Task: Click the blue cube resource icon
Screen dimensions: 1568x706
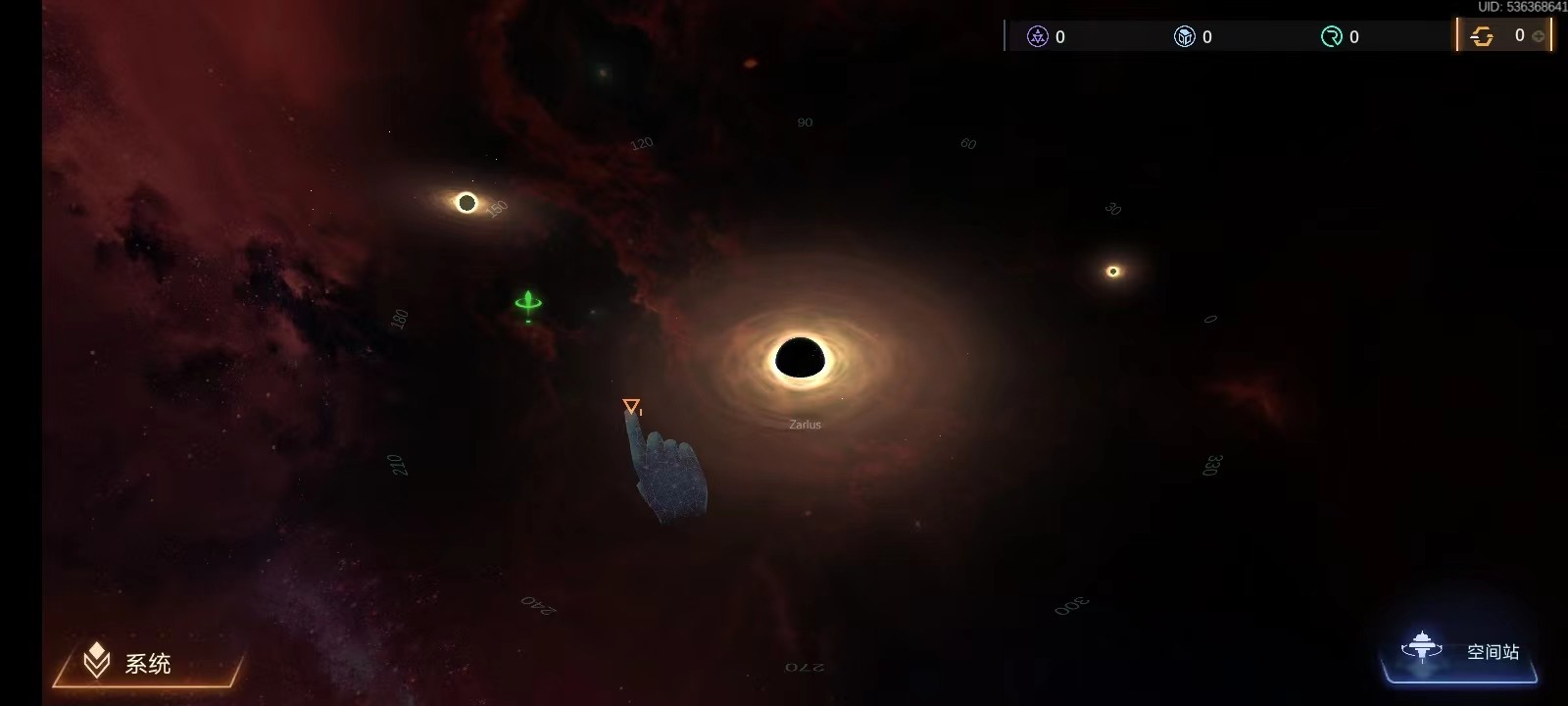Action: pyautogui.click(x=1184, y=37)
